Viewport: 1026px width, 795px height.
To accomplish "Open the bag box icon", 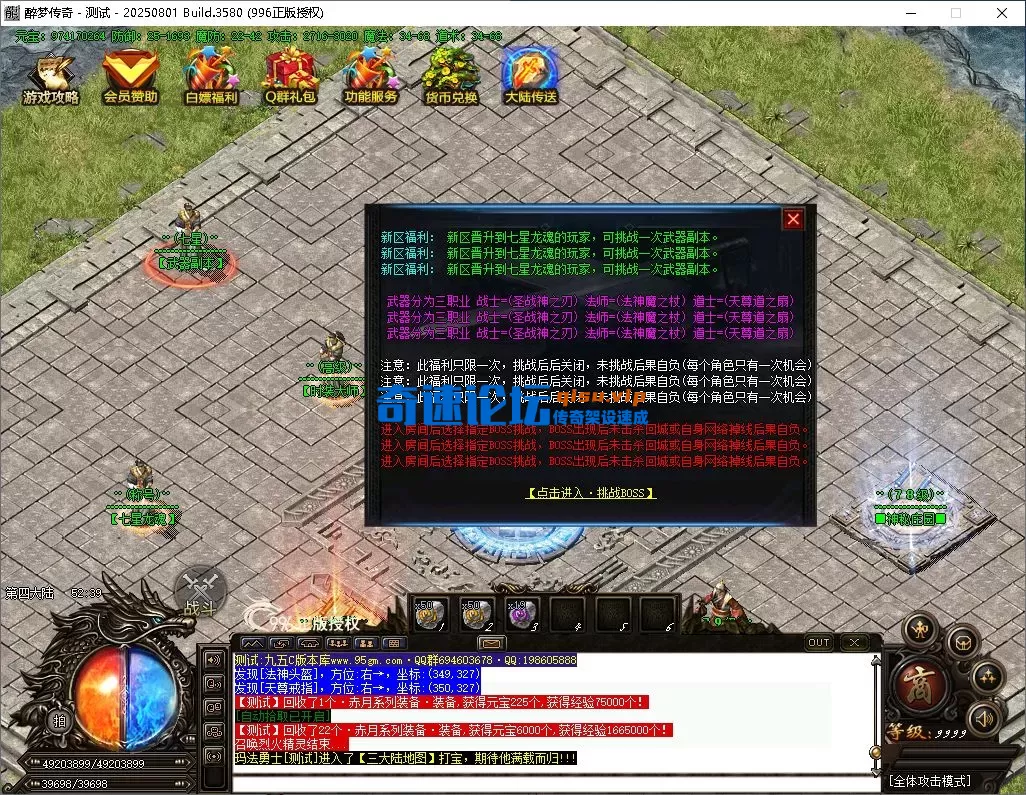I will [961, 641].
